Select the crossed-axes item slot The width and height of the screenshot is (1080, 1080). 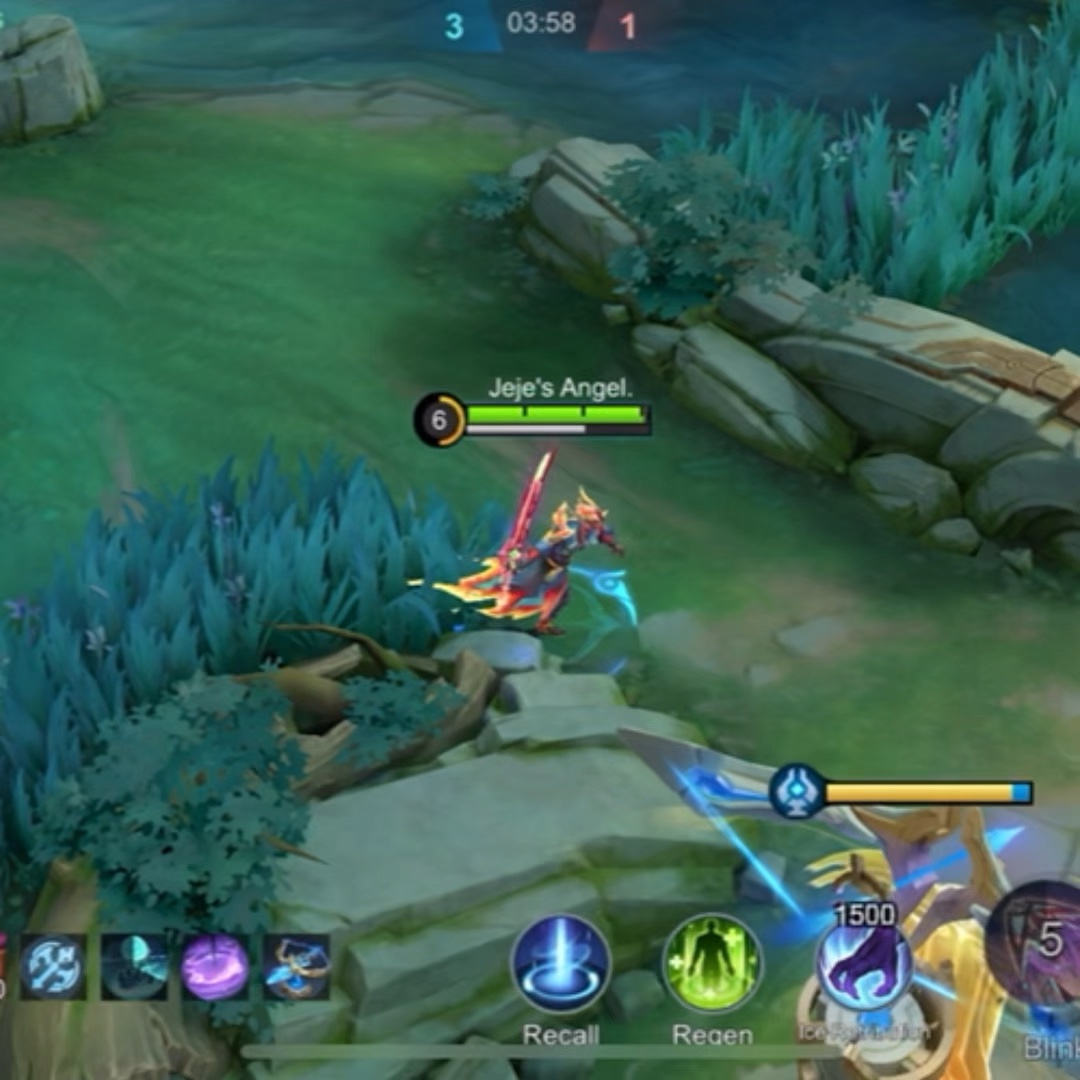click(x=53, y=967)
